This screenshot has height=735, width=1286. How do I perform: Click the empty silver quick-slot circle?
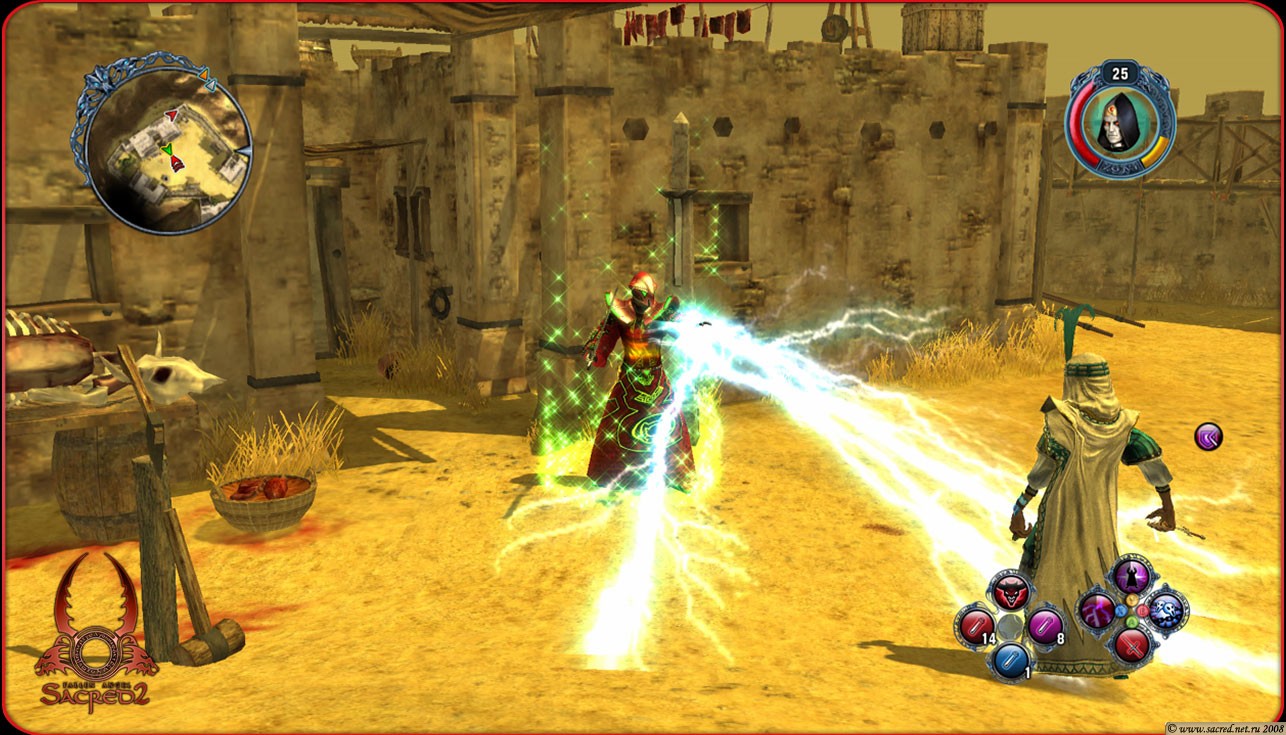(1009, 625)
